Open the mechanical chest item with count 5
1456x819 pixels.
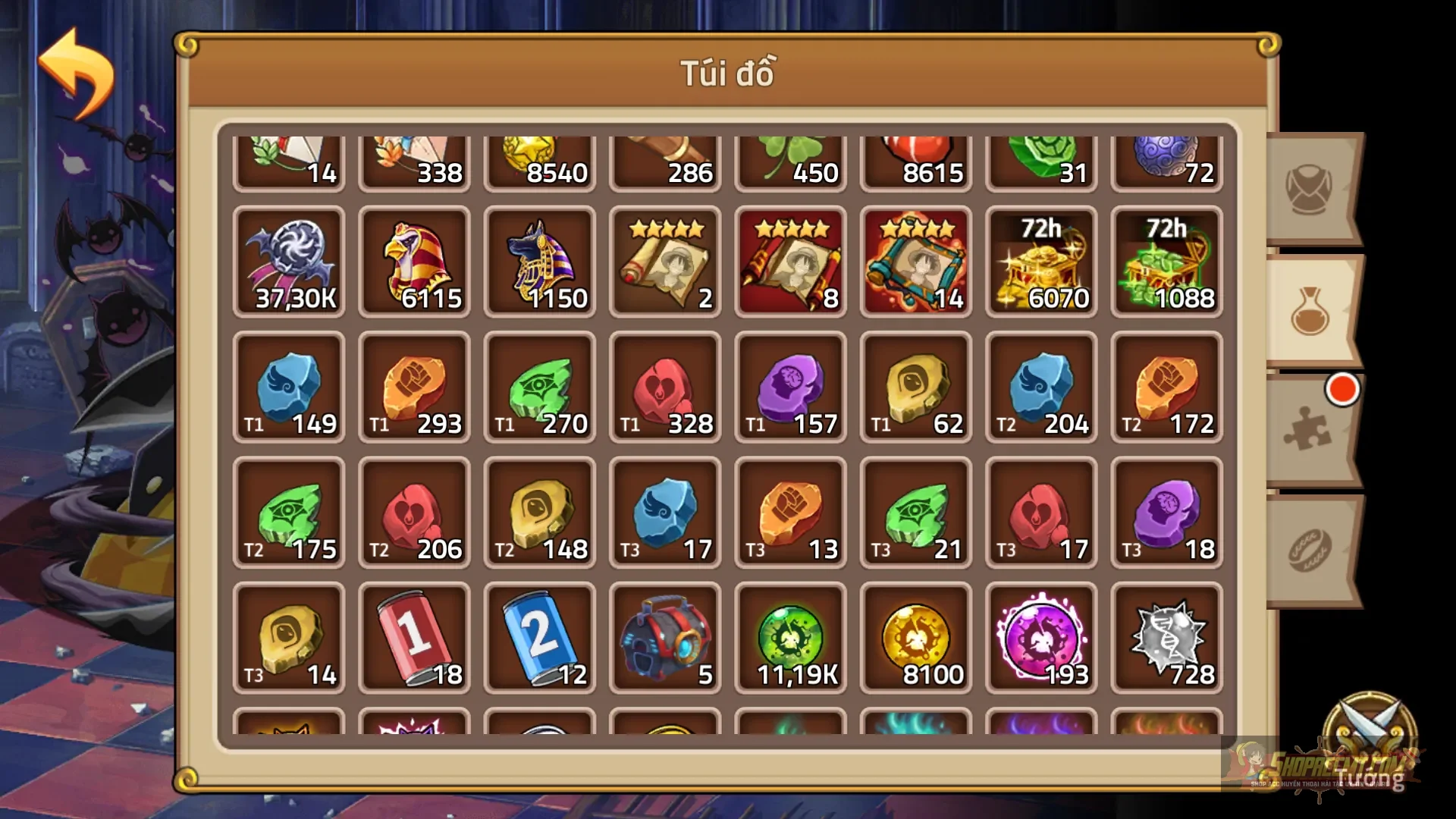click(664, 637)
